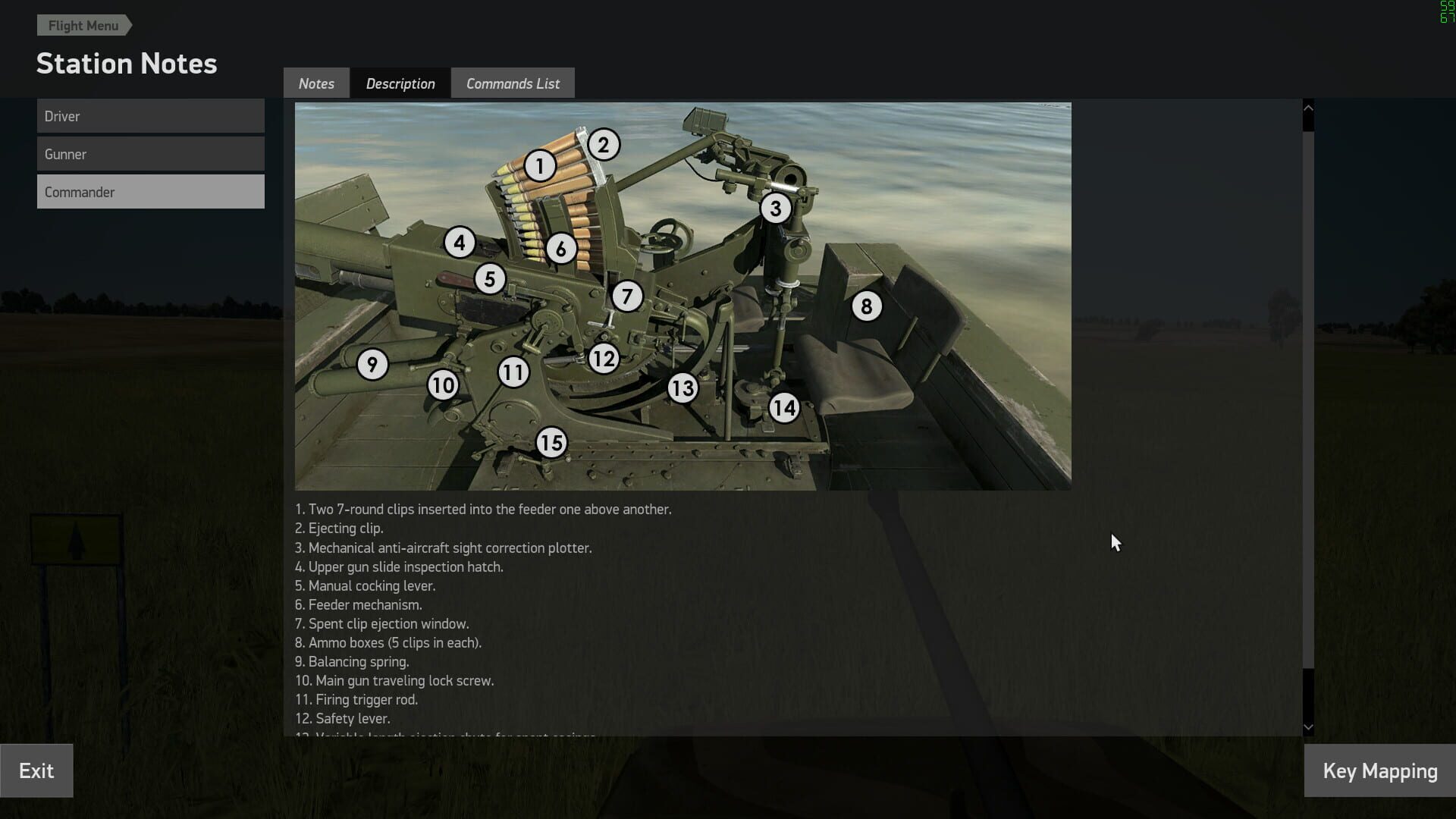1456x819 pixels.
Task: Select callout 5 near the cocking lever
Action: (x=490, y=279)
